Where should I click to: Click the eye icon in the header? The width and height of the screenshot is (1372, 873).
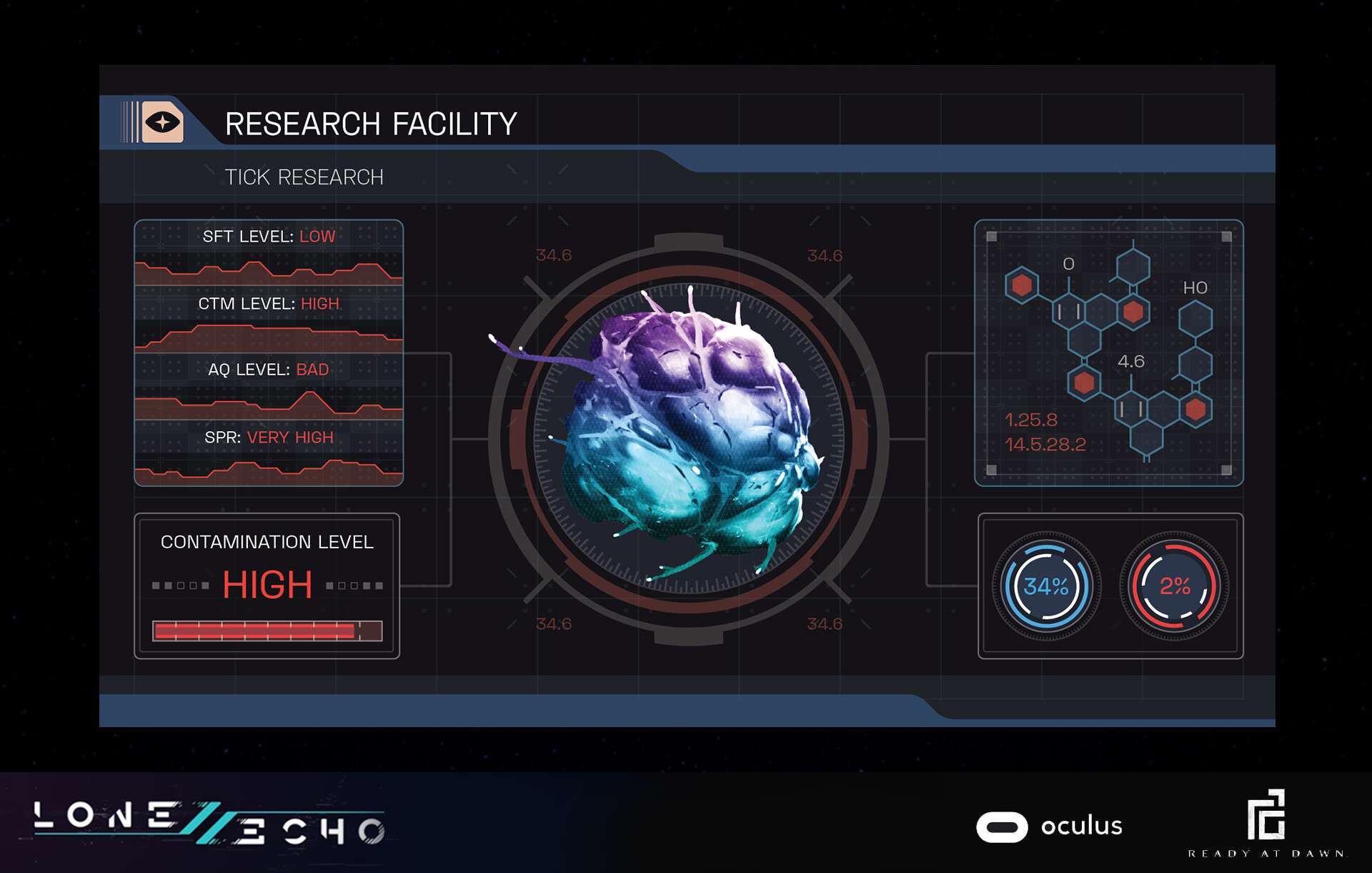click(162, 122)
